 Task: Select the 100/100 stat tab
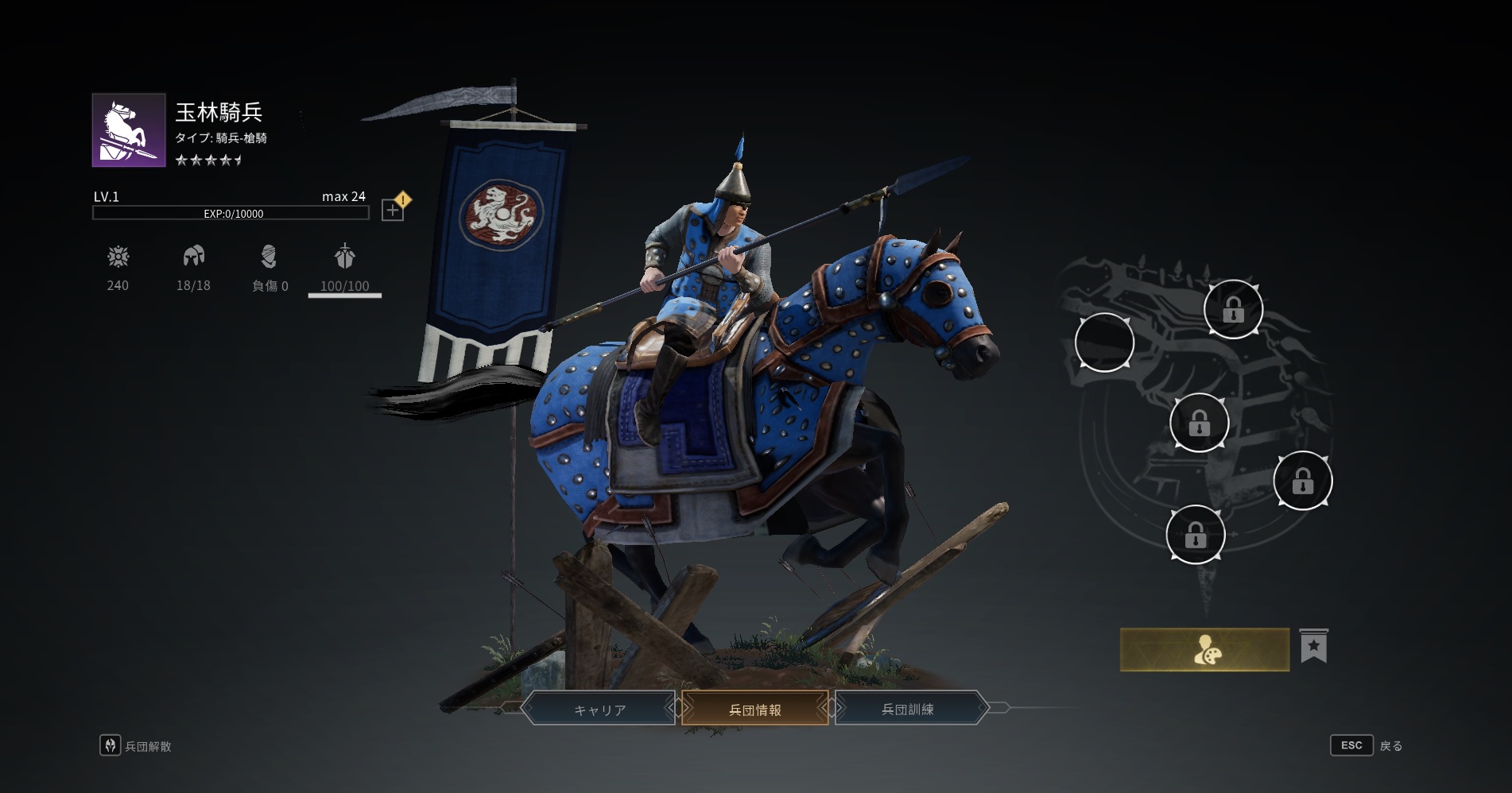(344, 269)
